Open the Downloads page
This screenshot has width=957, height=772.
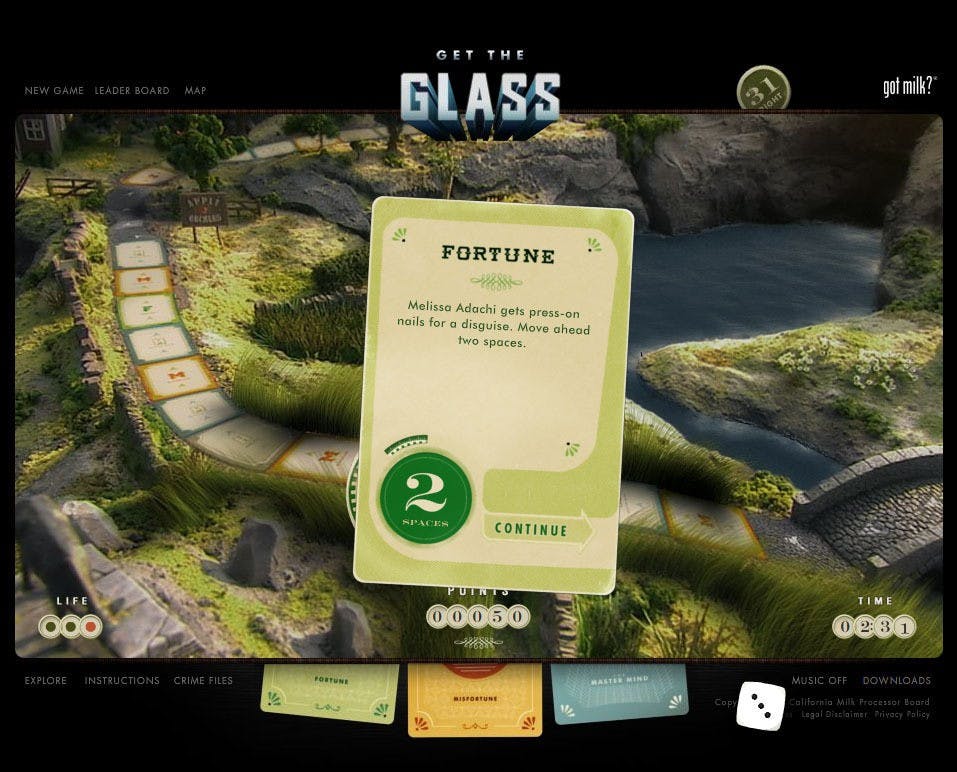click(x=896, y=681)
